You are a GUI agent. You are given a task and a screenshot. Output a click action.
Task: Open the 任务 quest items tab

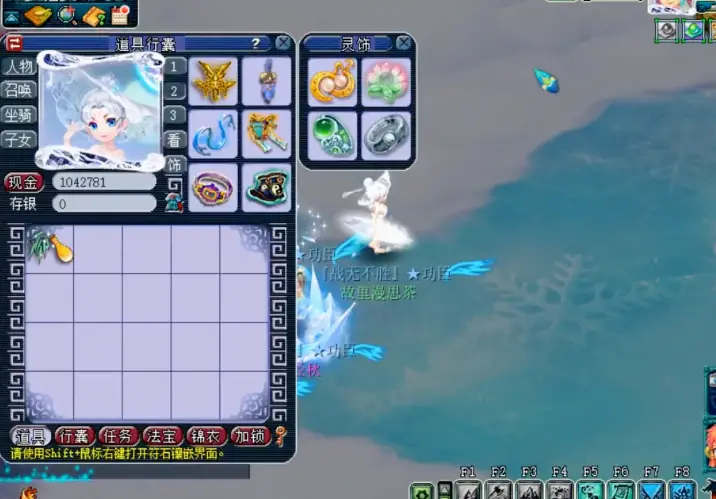coord(118,436)
